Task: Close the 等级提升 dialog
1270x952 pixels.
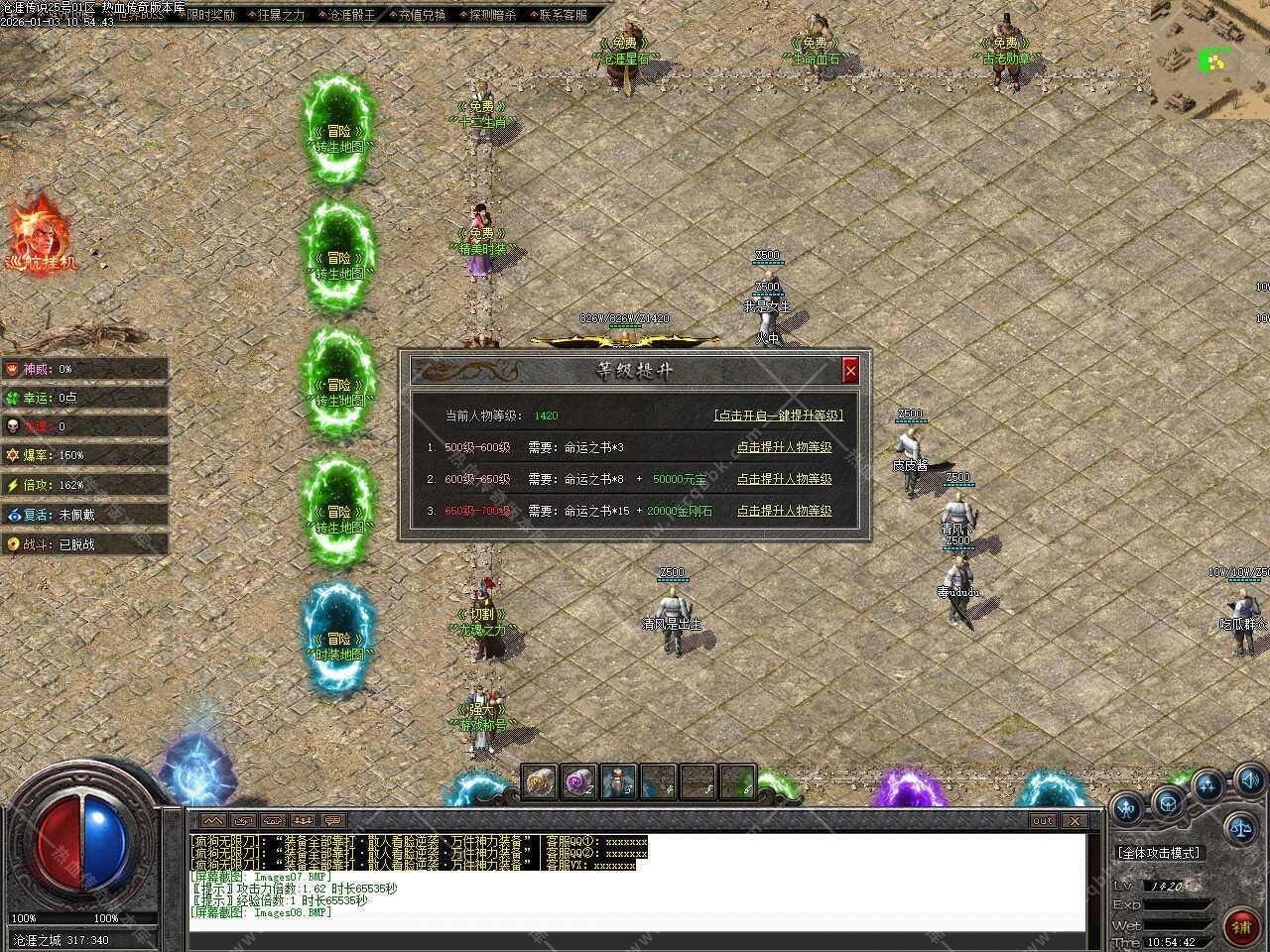Action: pyautogui.click(x=850, y=371)
